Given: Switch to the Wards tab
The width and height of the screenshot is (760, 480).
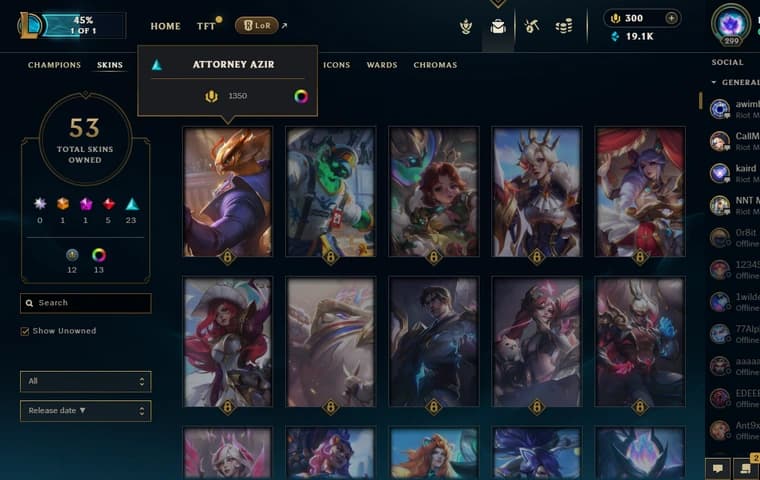Looking at the screenshot, I should 381,65.
